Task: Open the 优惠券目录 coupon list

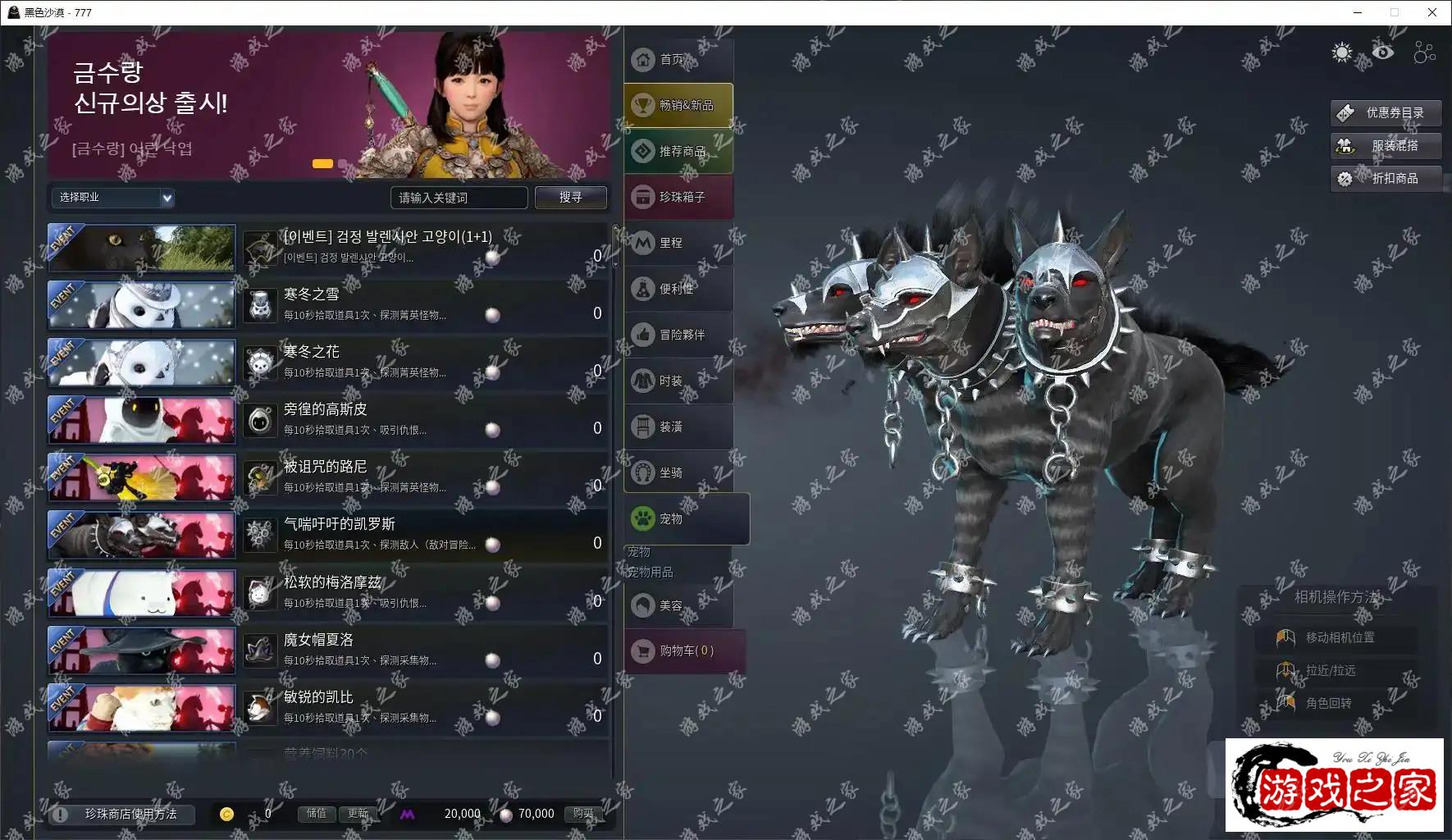Action: coord(1386,113)
